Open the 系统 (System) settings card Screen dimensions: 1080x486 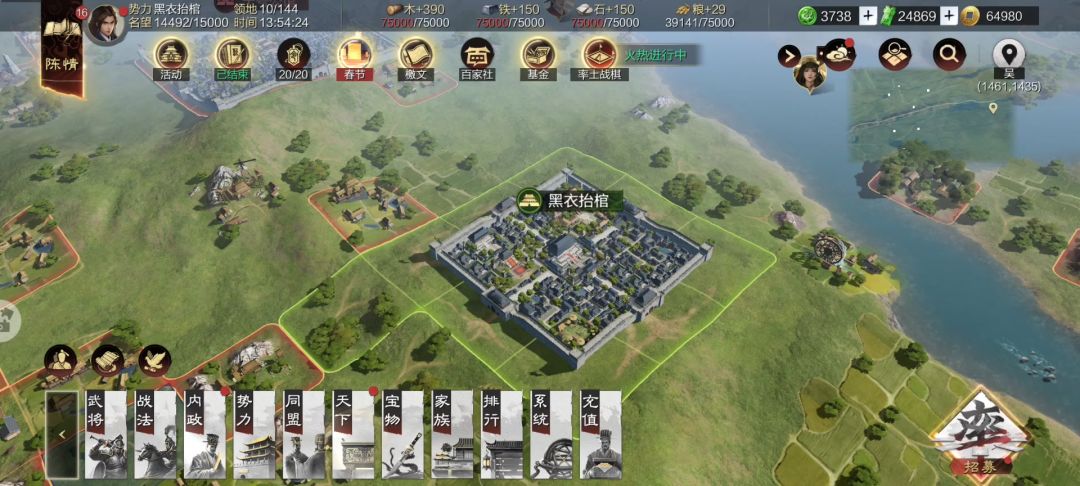click(x=551, y=434)
